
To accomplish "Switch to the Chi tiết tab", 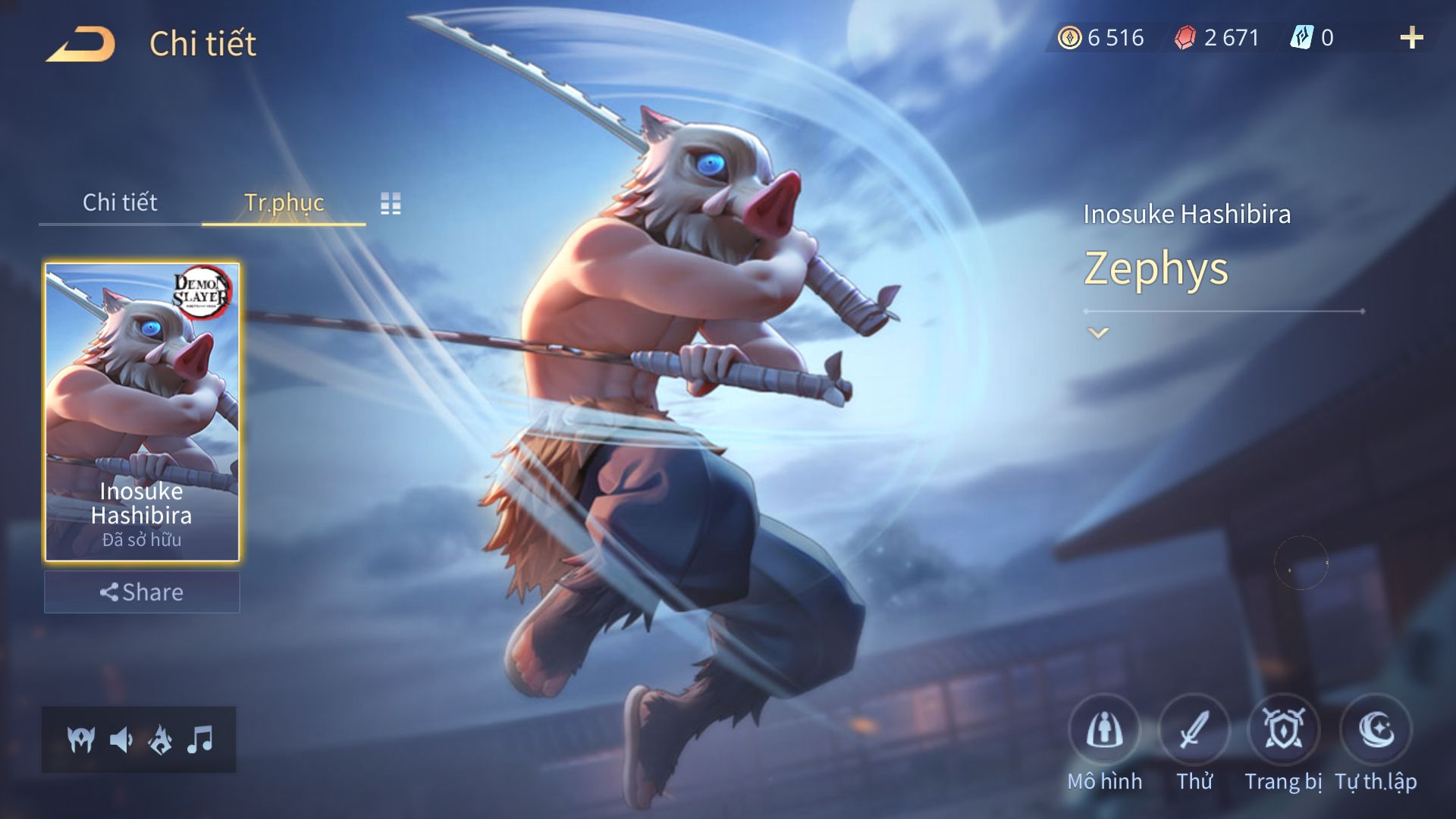I will coord(120,202).
